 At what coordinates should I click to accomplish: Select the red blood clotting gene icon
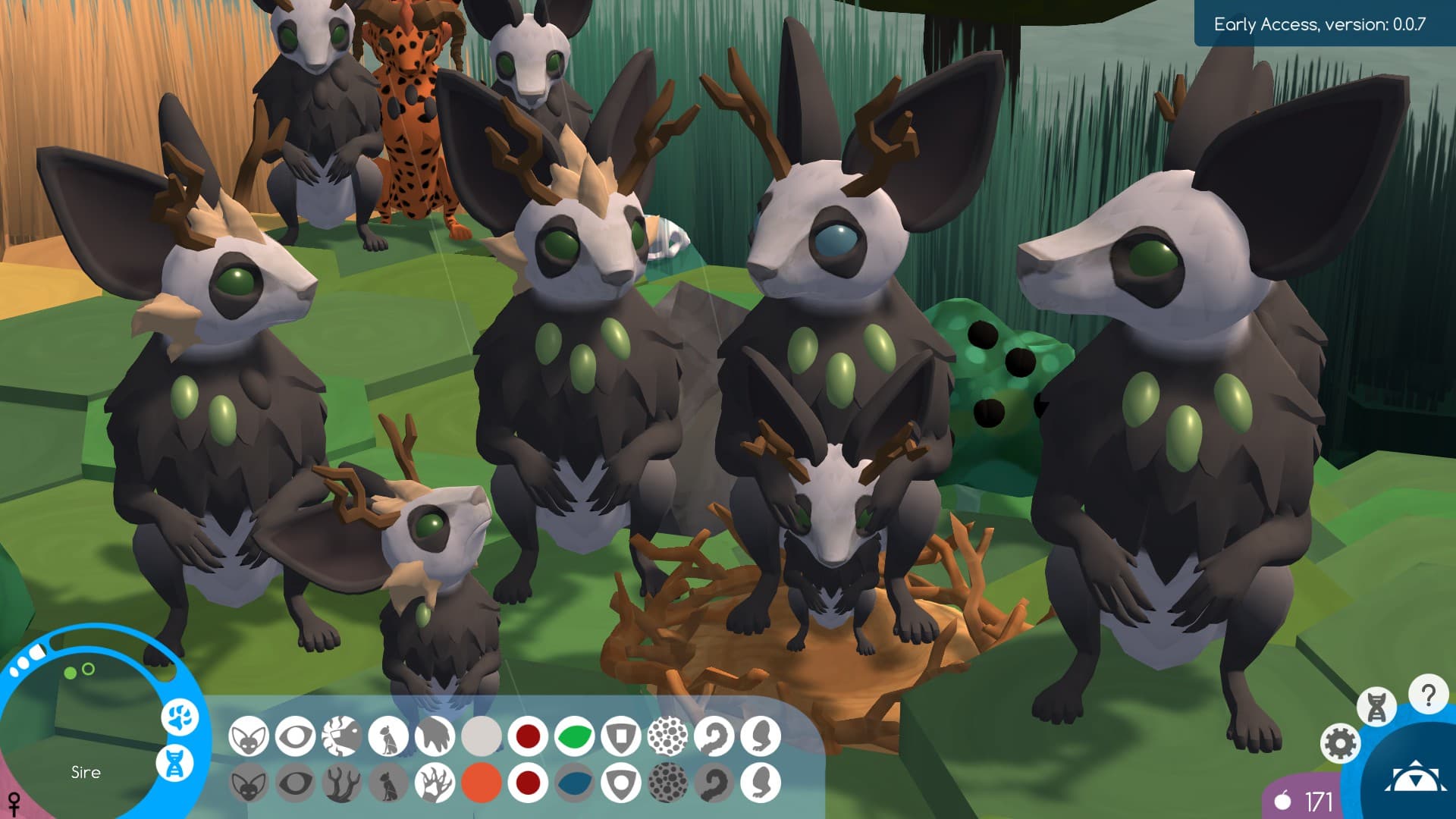click(x=526, y=736)
